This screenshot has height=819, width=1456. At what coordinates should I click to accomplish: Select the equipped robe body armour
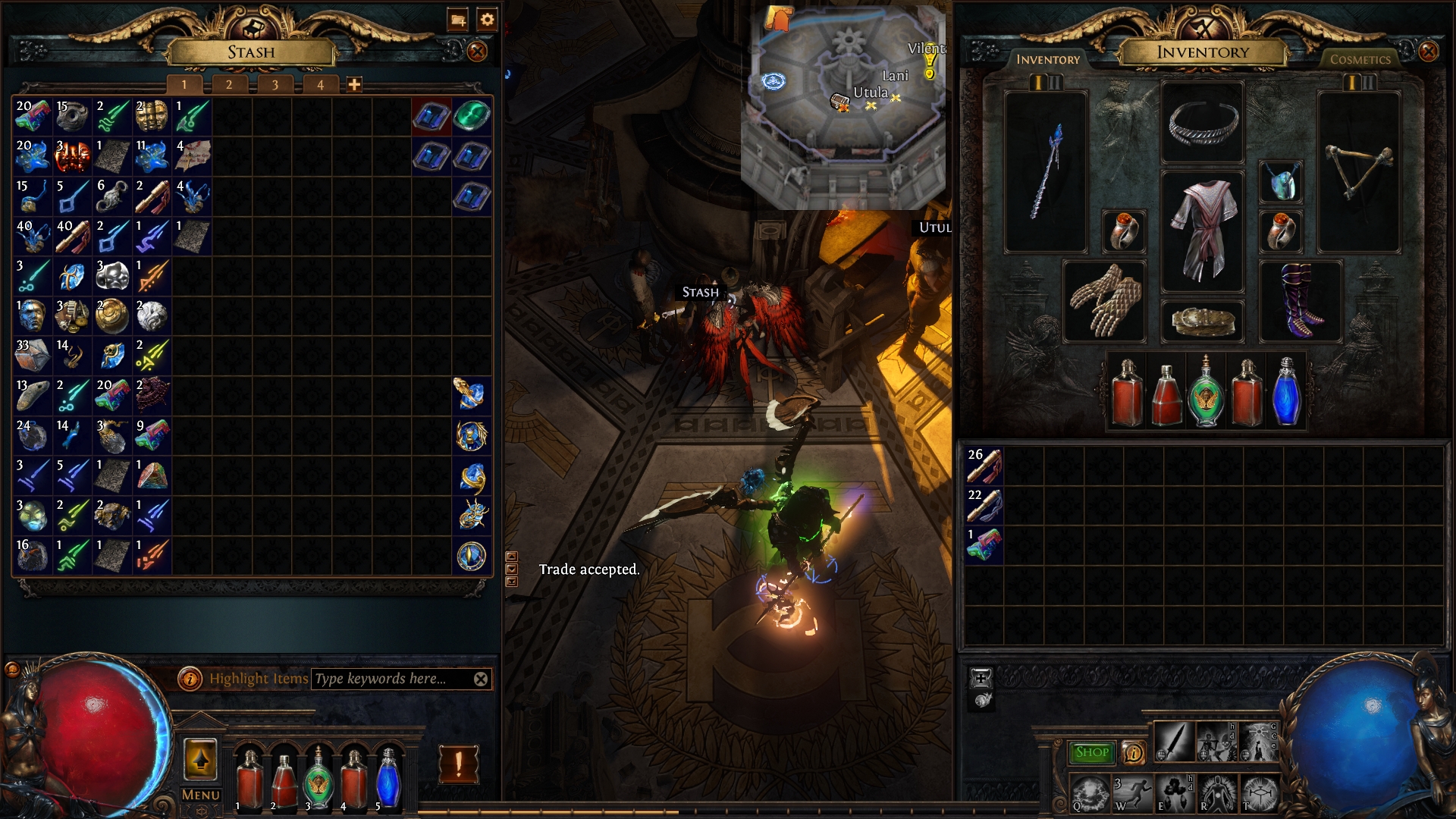coord(1202,231)
